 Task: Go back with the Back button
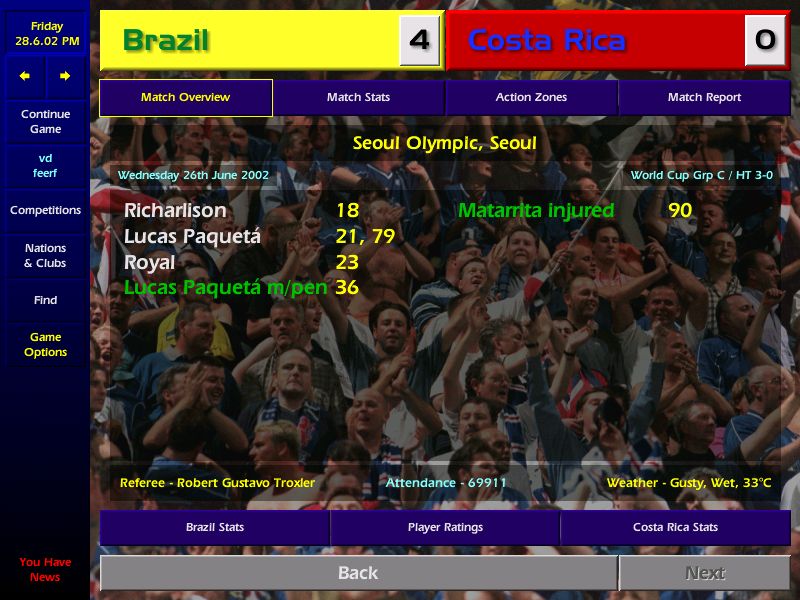pyautogui.click(x=358, y=573)
